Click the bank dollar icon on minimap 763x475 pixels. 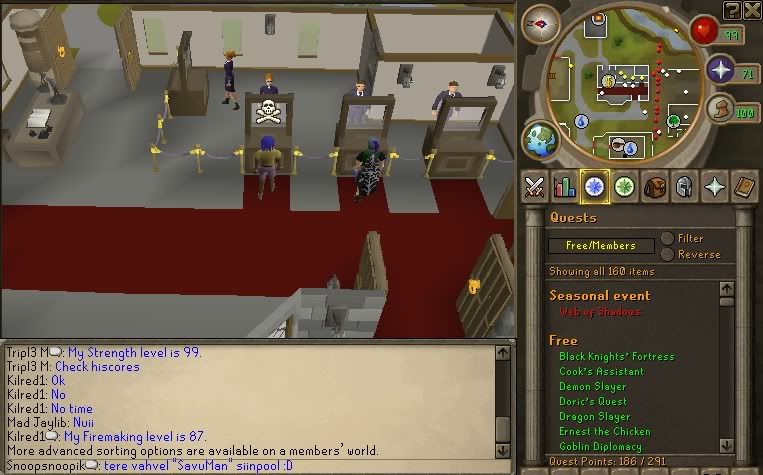(x=608, y=80)
